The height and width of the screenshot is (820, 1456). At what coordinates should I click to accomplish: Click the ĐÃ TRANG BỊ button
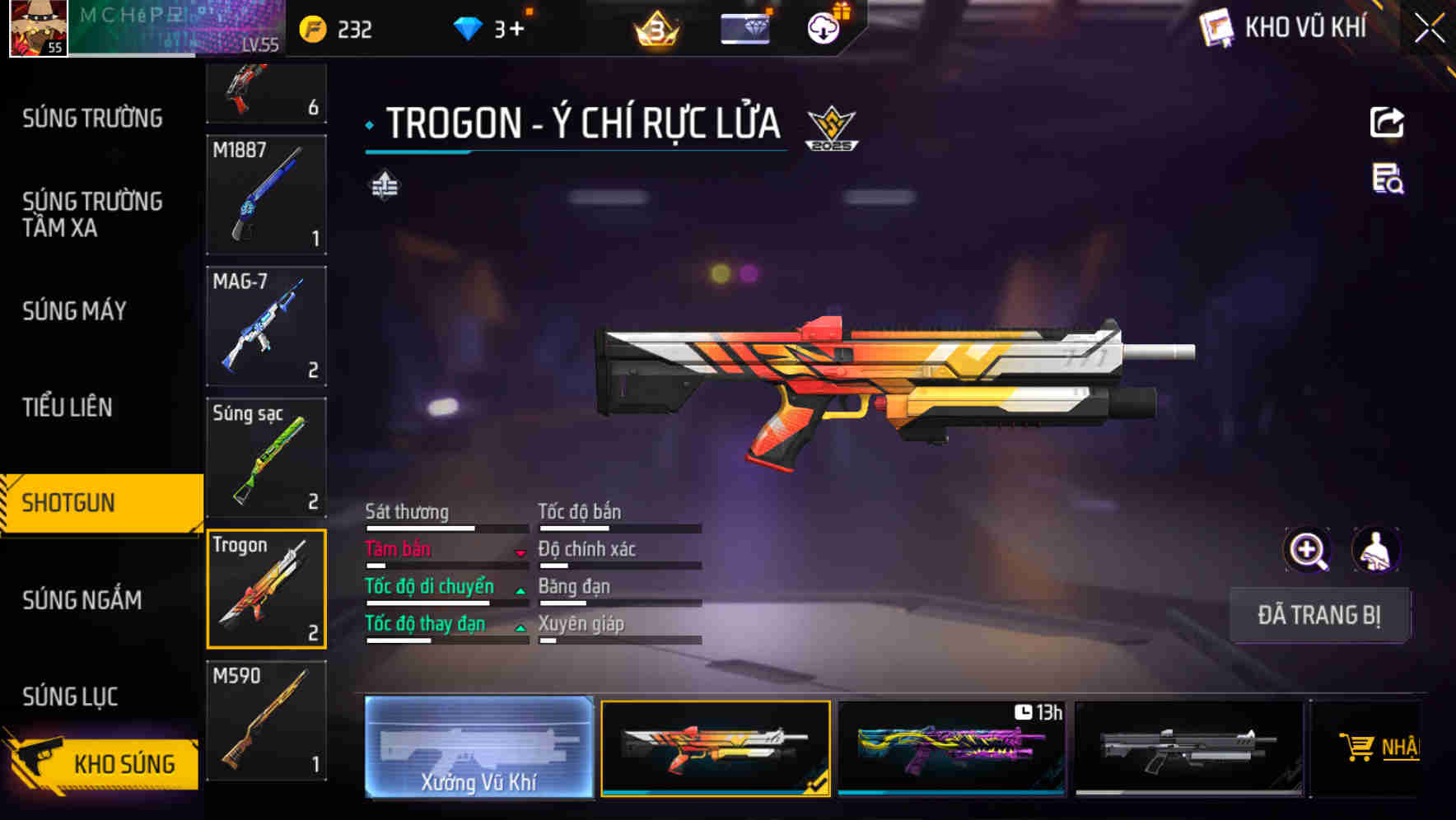[1319, 614]
